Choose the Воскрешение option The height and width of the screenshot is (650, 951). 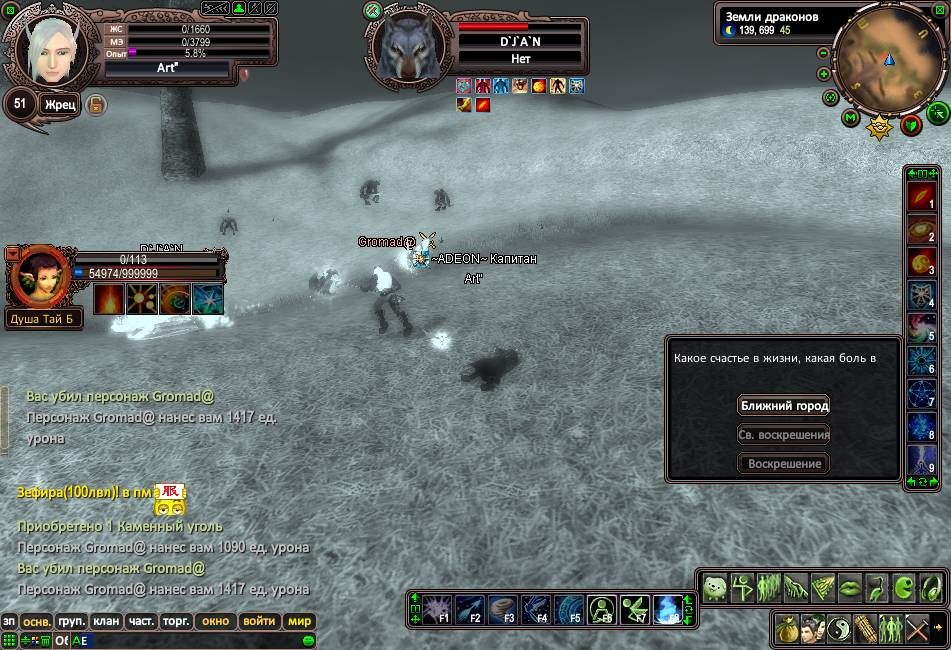(784, 464)
